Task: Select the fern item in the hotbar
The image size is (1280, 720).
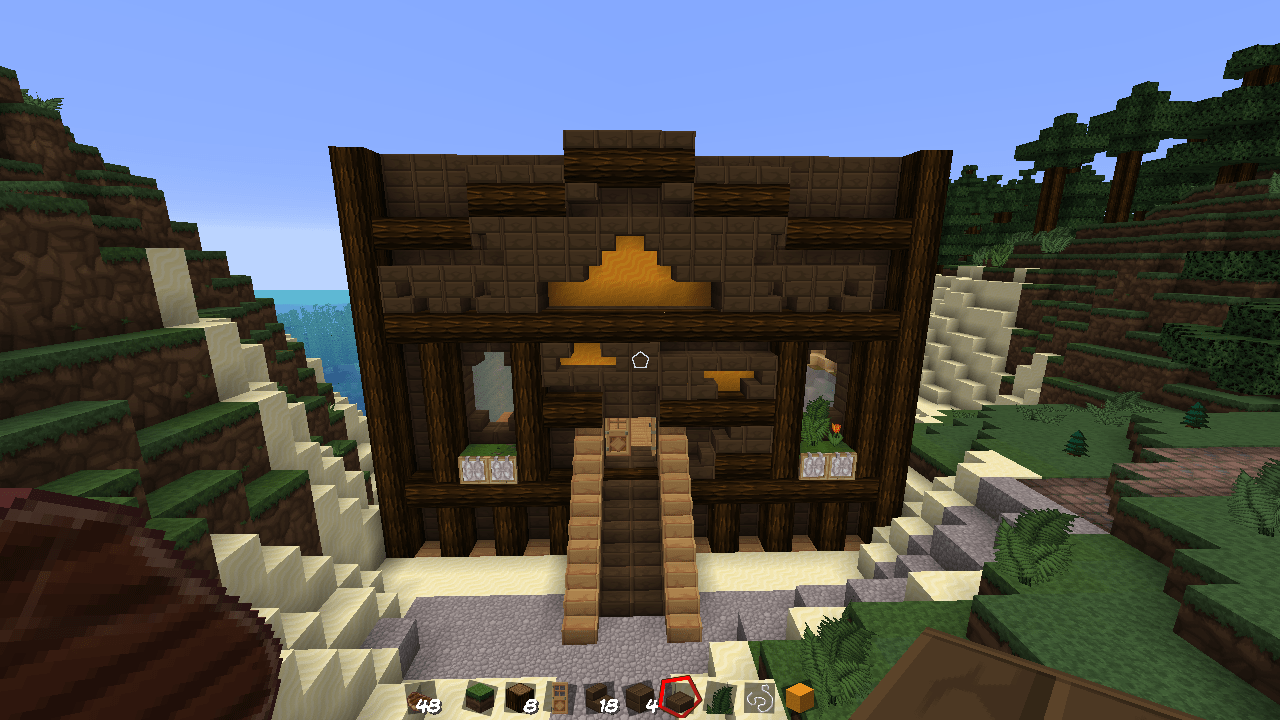Action: click(719, 700)
